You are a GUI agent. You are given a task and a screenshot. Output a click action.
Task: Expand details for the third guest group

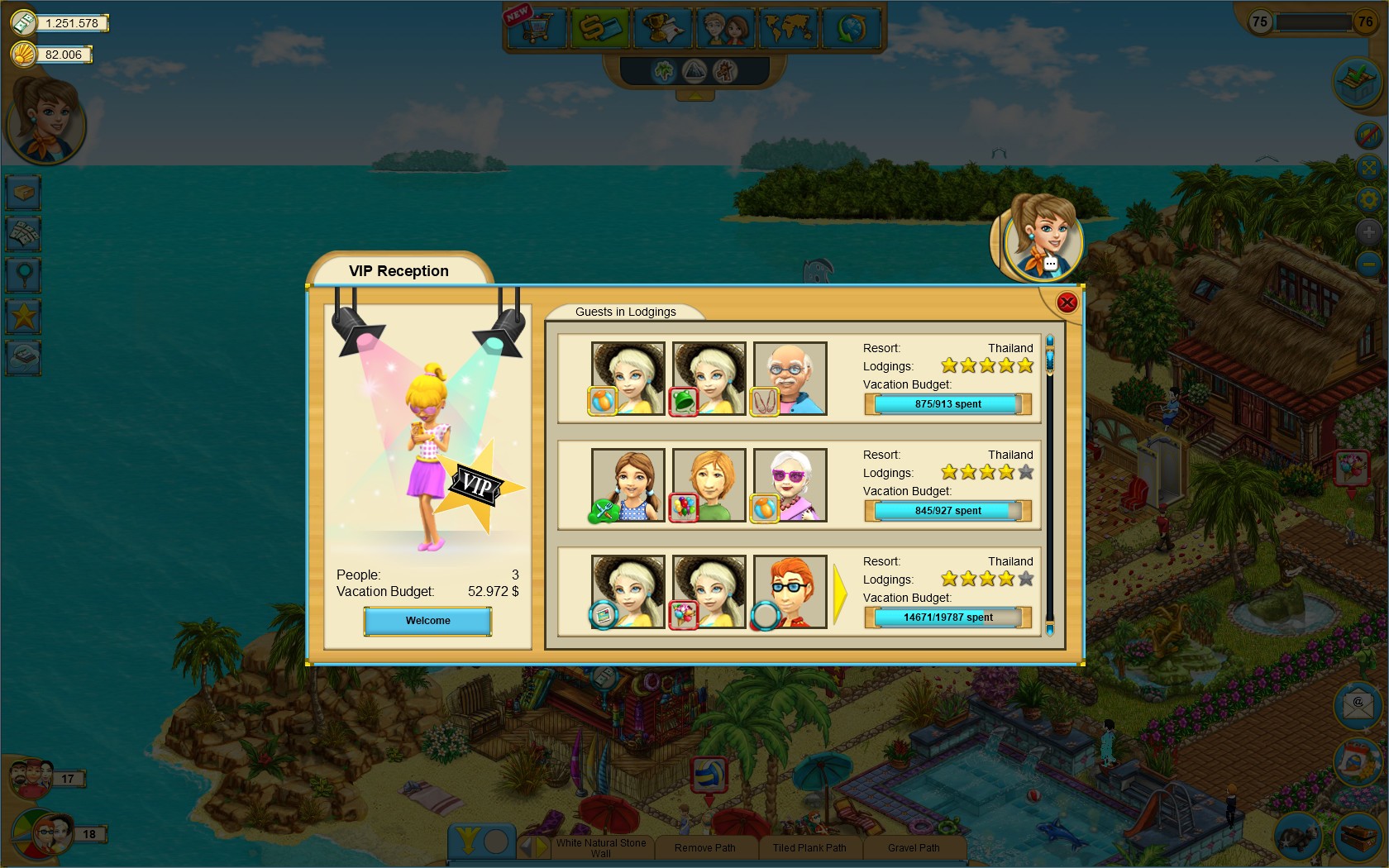(x=838, y=592)
